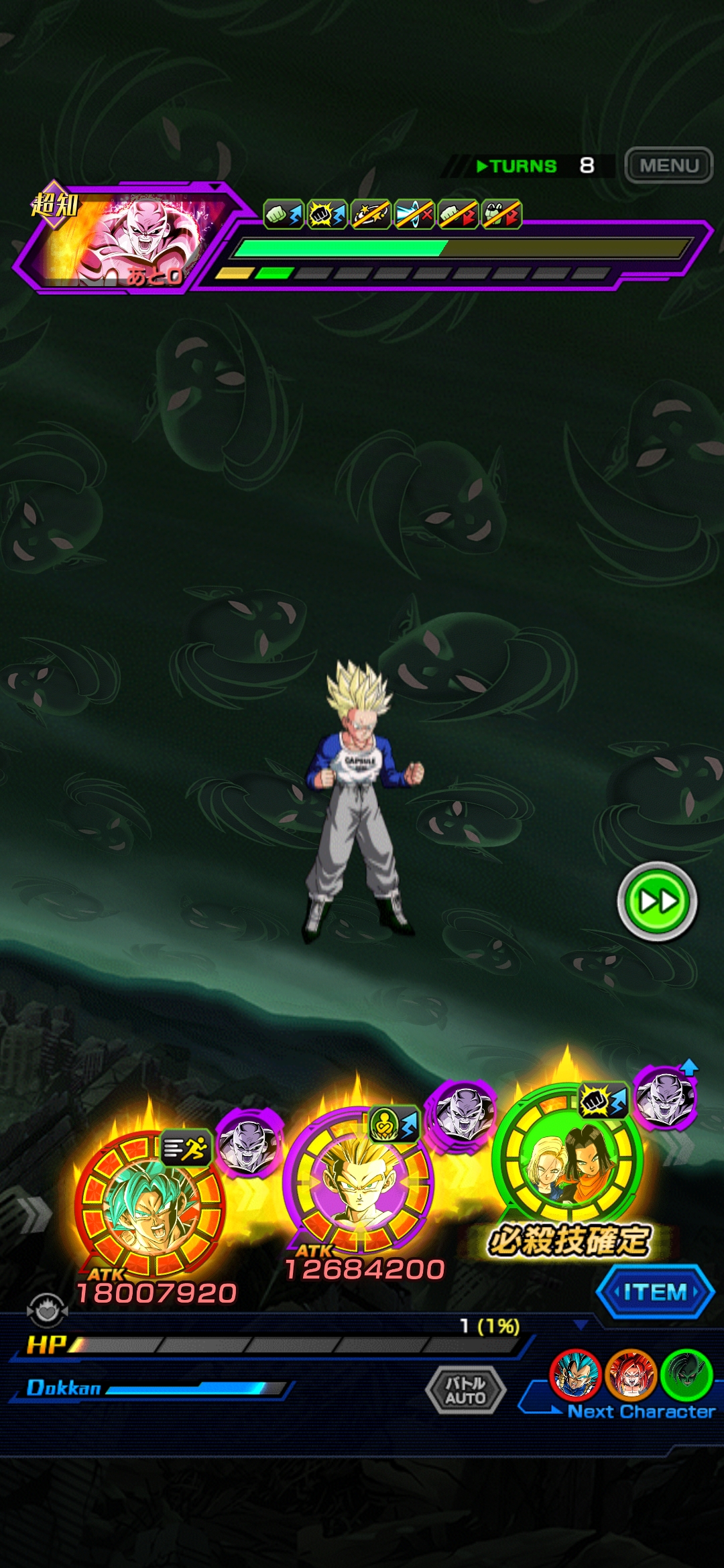
Task: Toggle the battle AUTO button
Action: click(465, 1390)
